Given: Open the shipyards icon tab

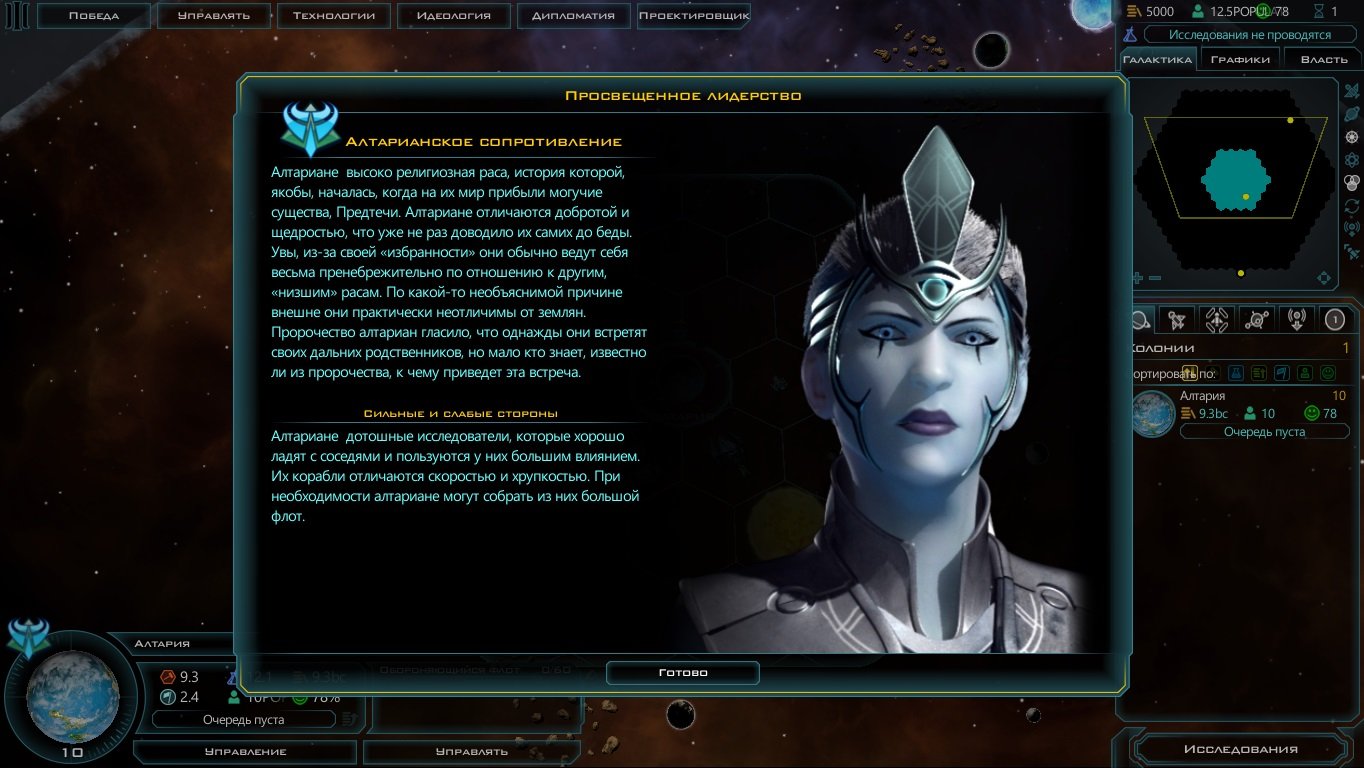Looking at the screenshot, I should click(x=1215, y=318).
